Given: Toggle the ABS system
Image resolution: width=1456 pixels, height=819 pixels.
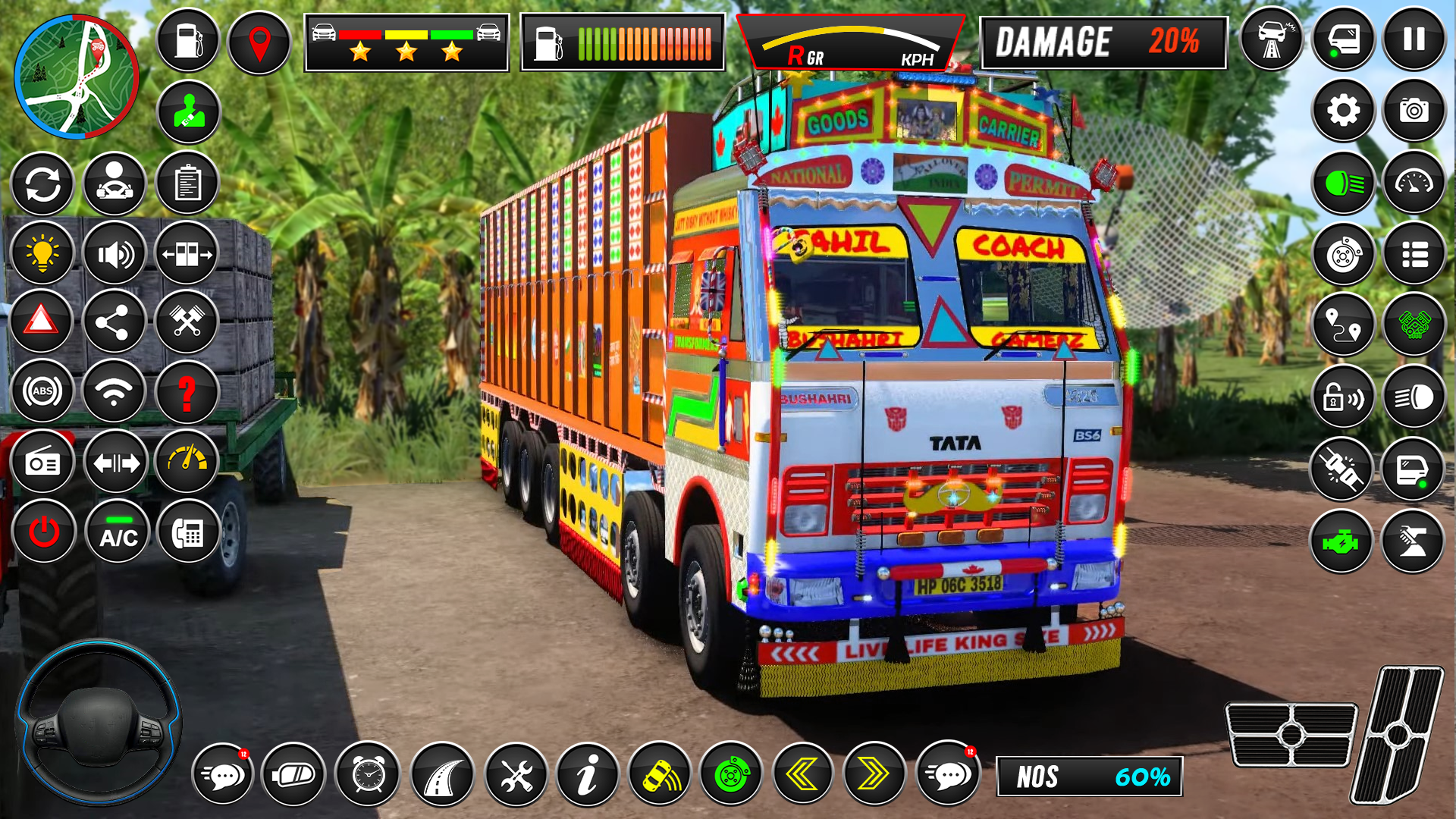Looking at the screenshot, I should tap(42, 391).
